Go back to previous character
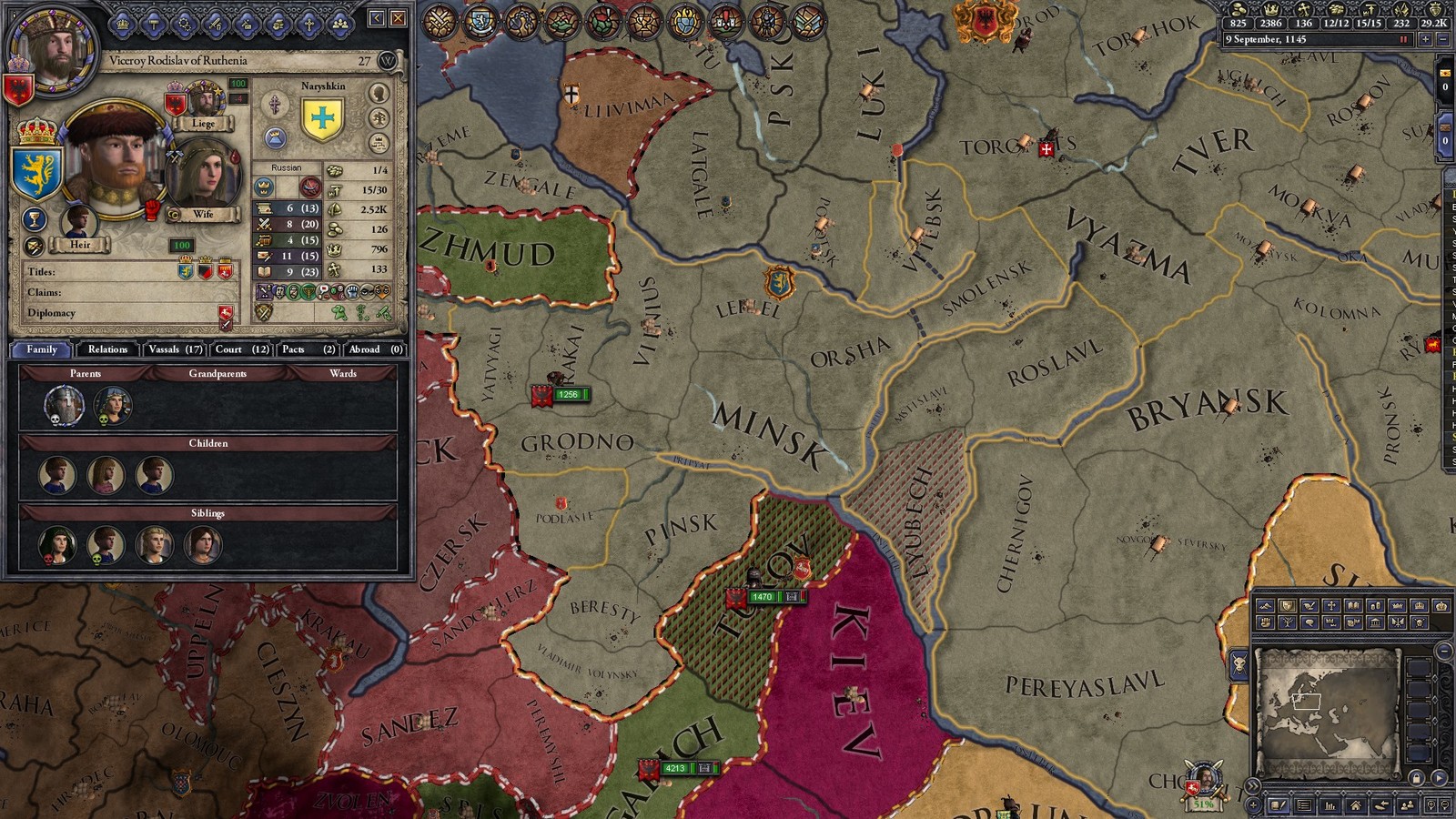The image size is (1456, 819). (377, 18)
